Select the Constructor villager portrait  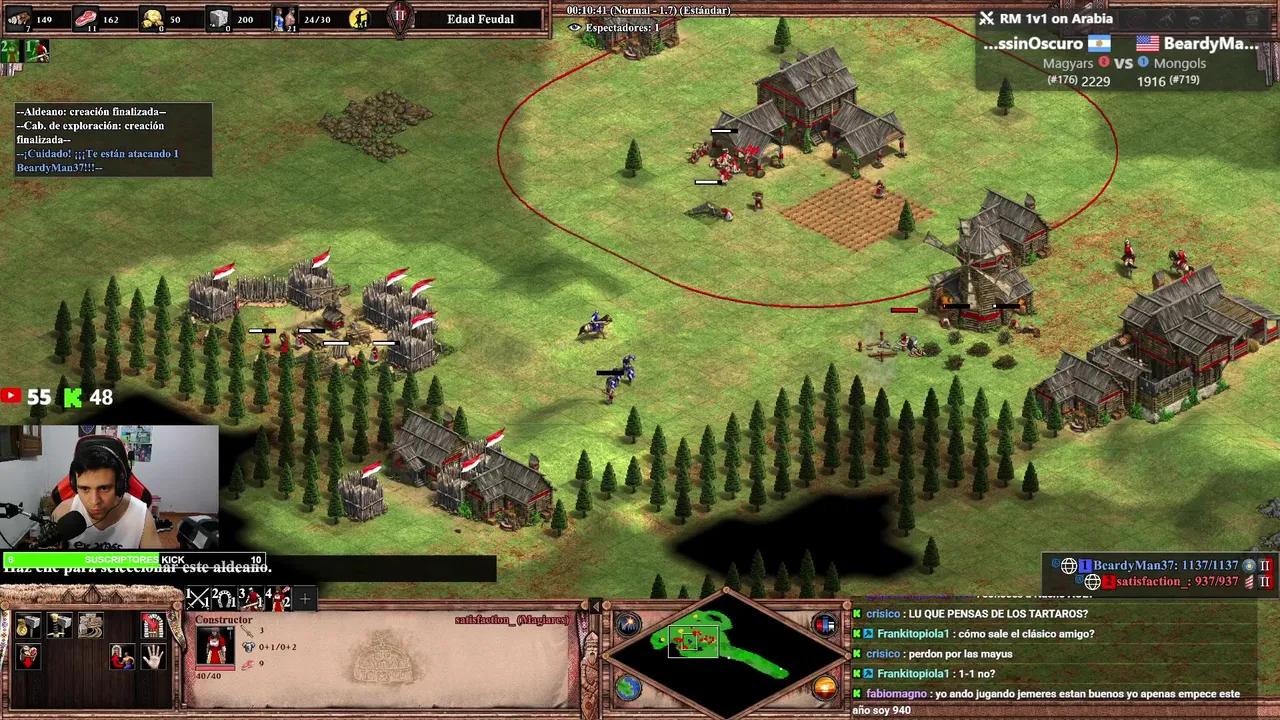point(215,645)
